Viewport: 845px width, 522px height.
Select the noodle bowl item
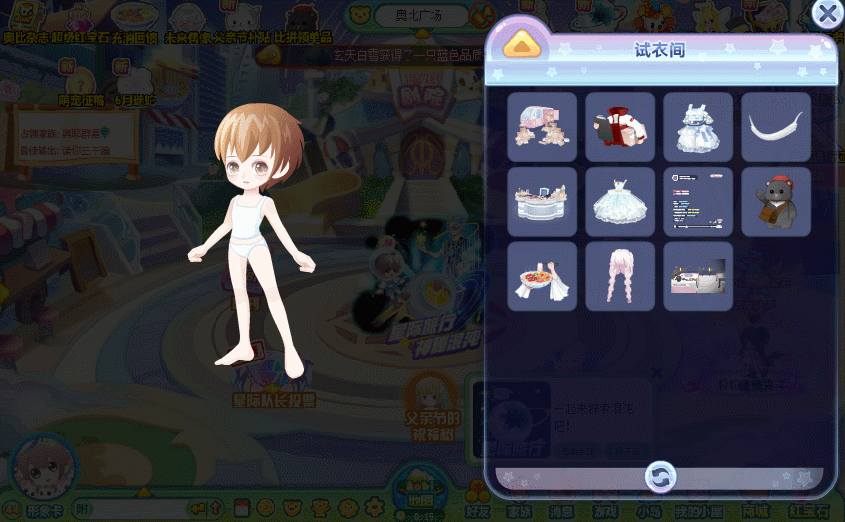[x=542, y=276]
